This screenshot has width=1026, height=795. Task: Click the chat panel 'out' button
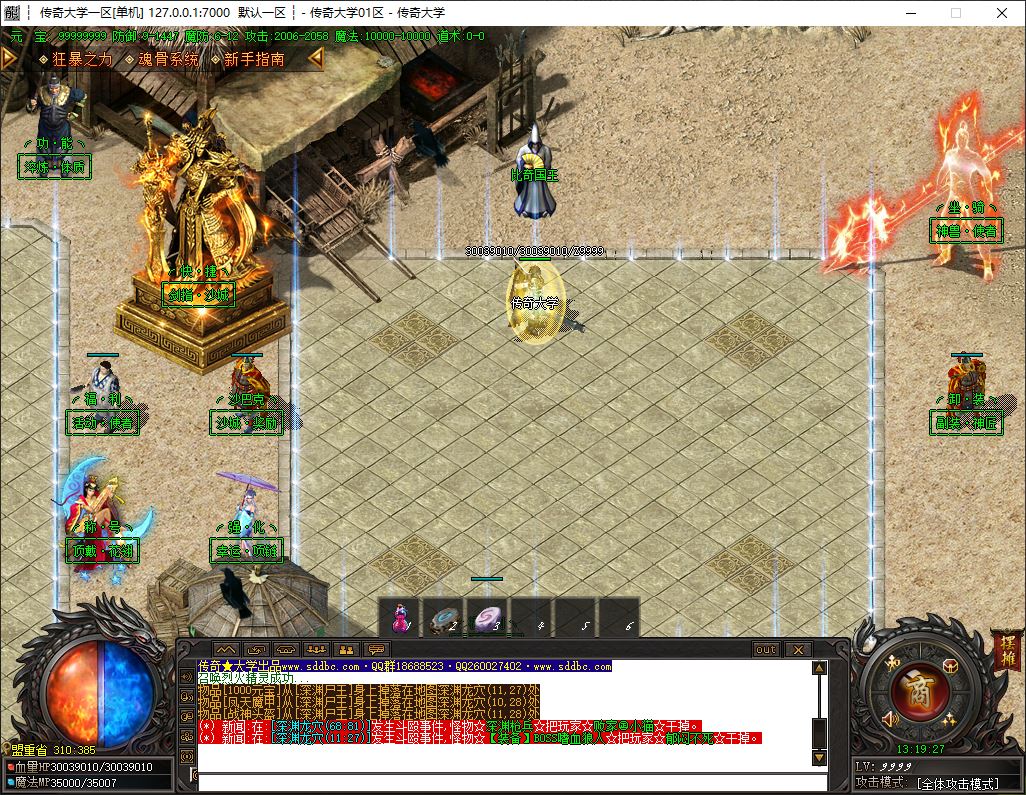point(765,649)
